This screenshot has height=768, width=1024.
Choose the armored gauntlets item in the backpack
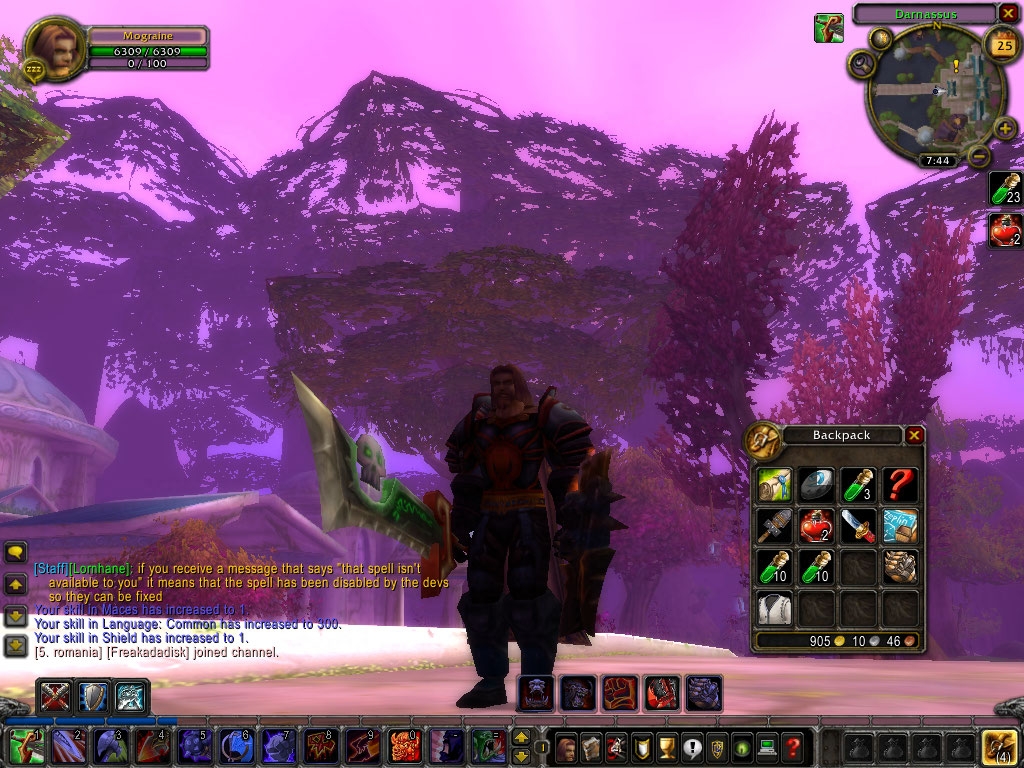900,566
